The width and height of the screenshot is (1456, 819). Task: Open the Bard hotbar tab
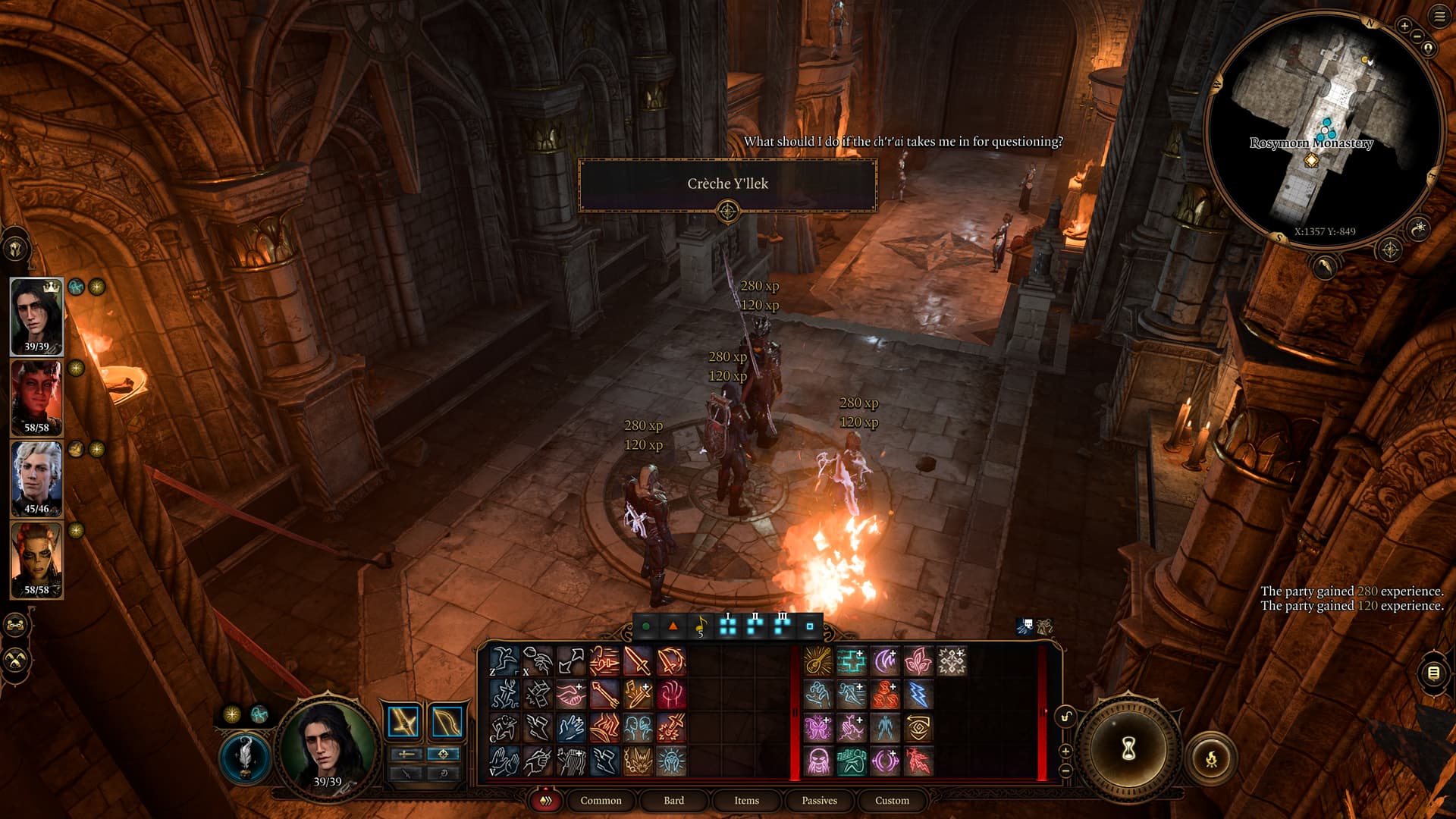[673, 800]
